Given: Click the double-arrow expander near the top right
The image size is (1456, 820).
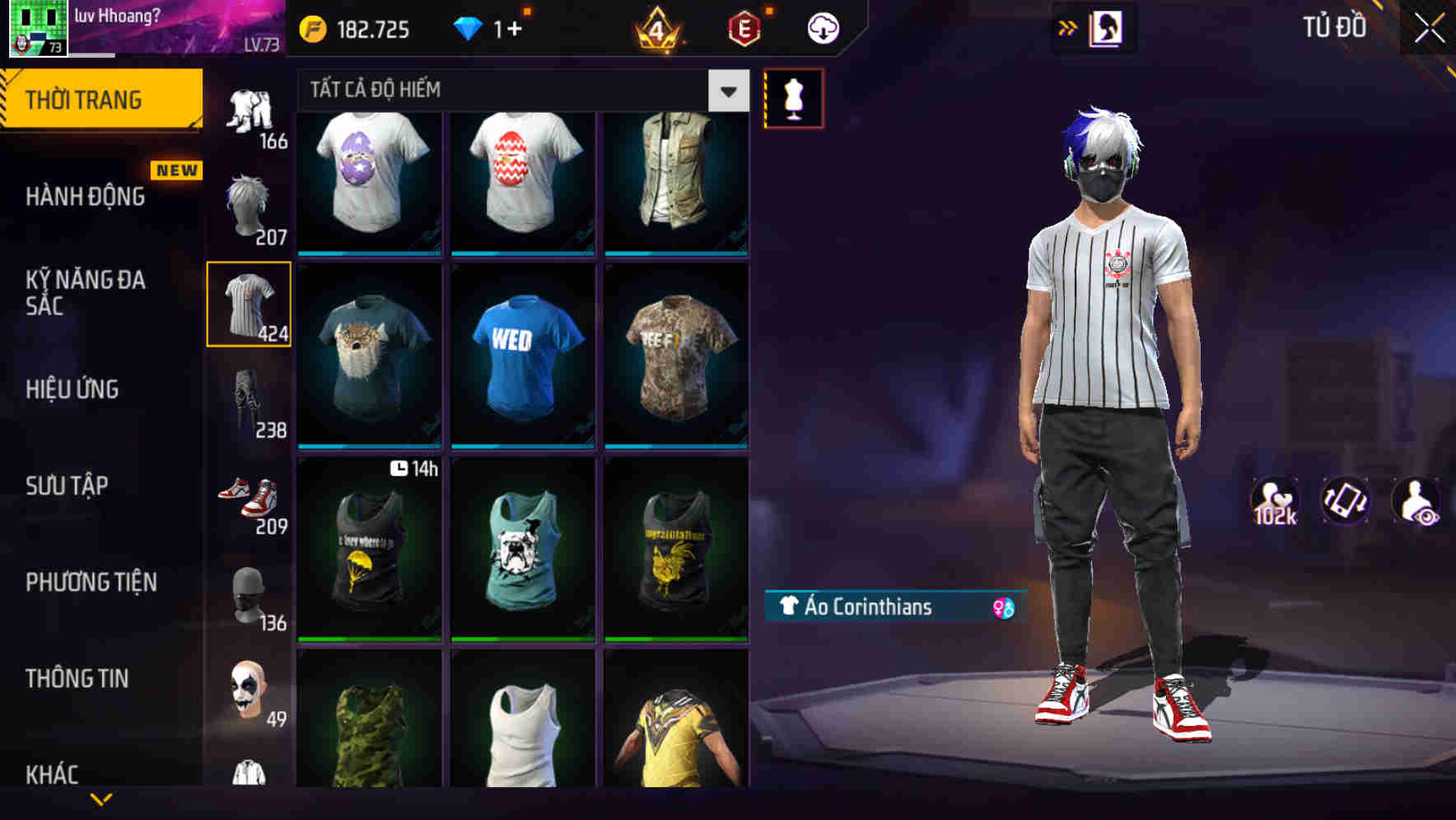Looking at the screenshot, I should [1068, 27].
